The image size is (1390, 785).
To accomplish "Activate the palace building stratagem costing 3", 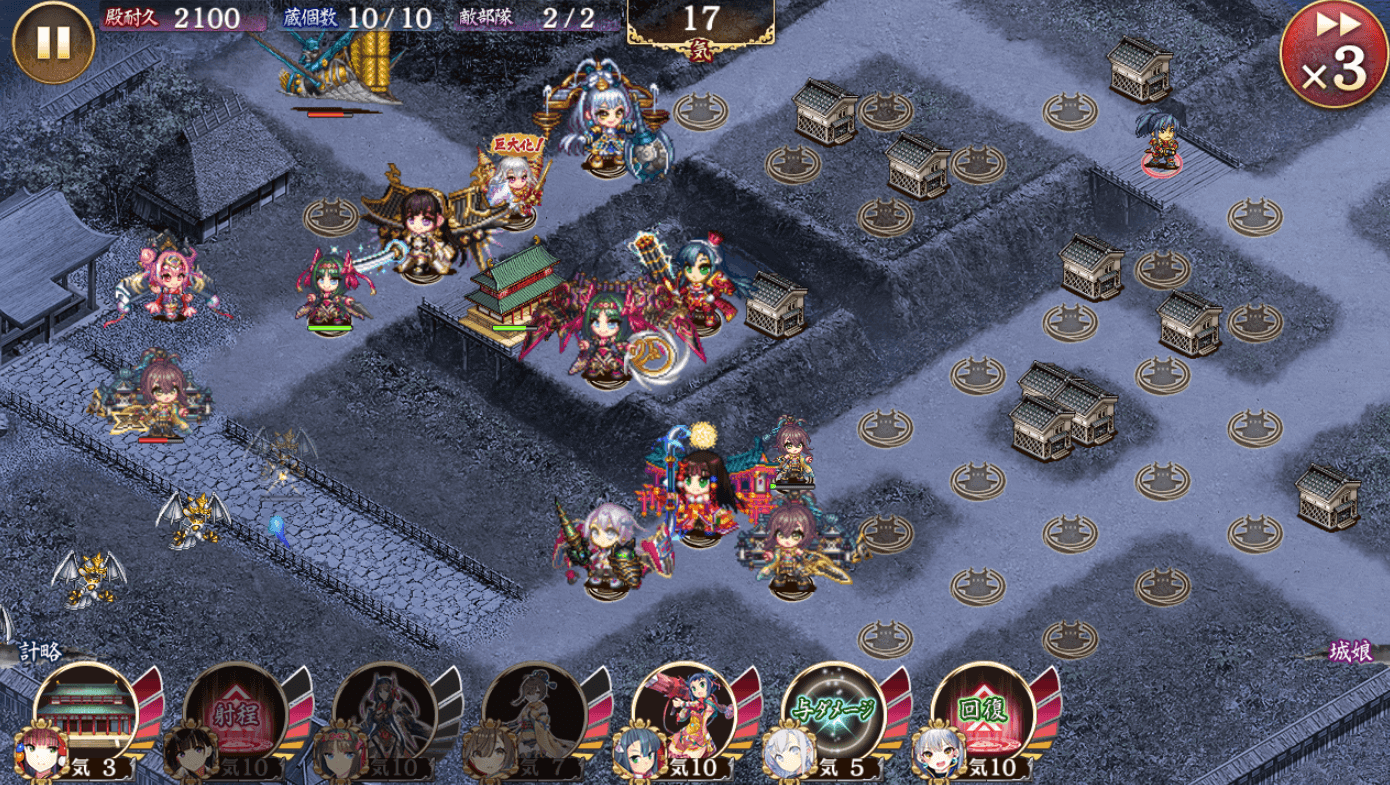I will pos(85,712).
